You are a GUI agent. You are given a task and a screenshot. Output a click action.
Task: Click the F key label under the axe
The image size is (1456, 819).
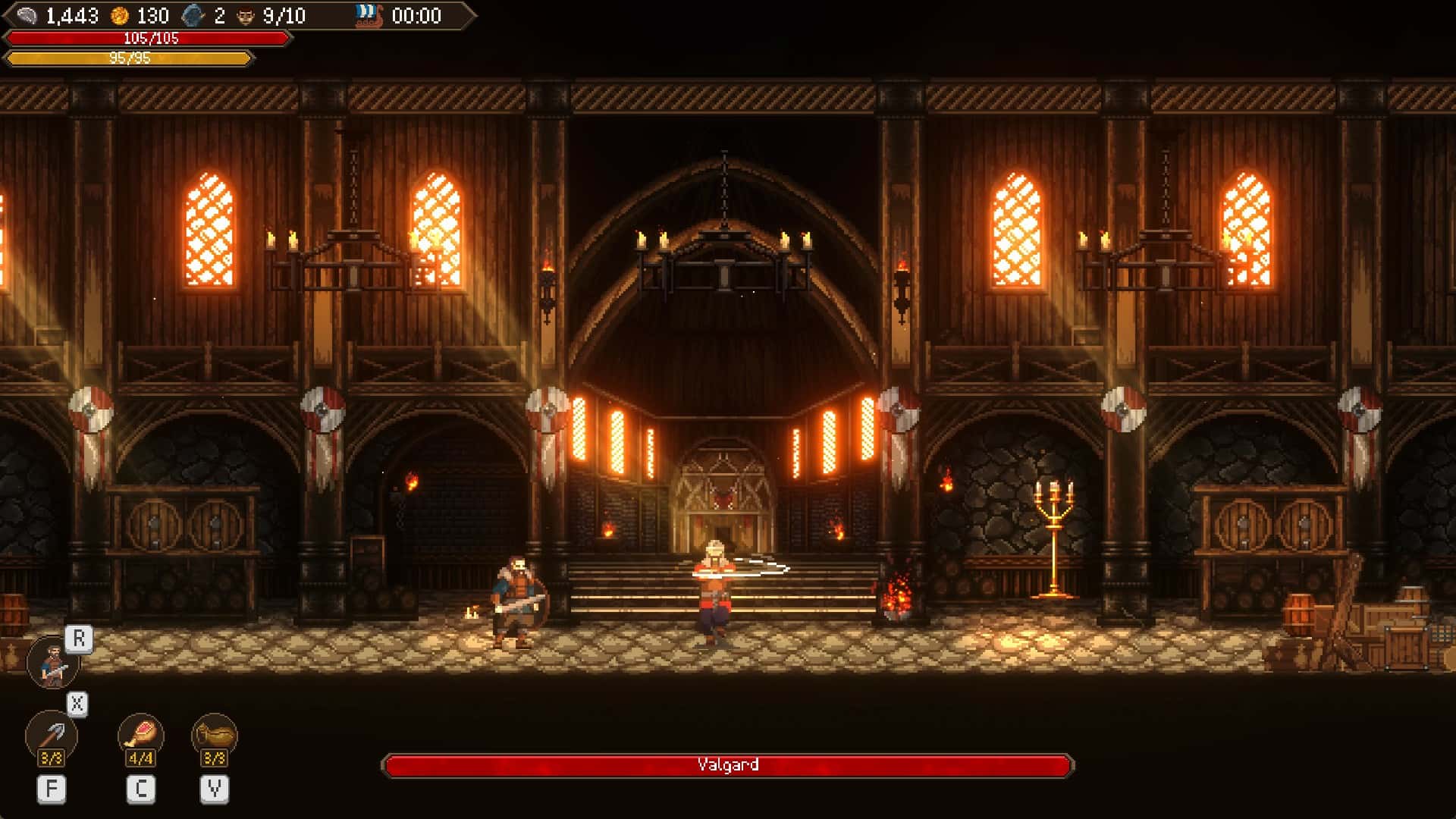coord(52,787)
